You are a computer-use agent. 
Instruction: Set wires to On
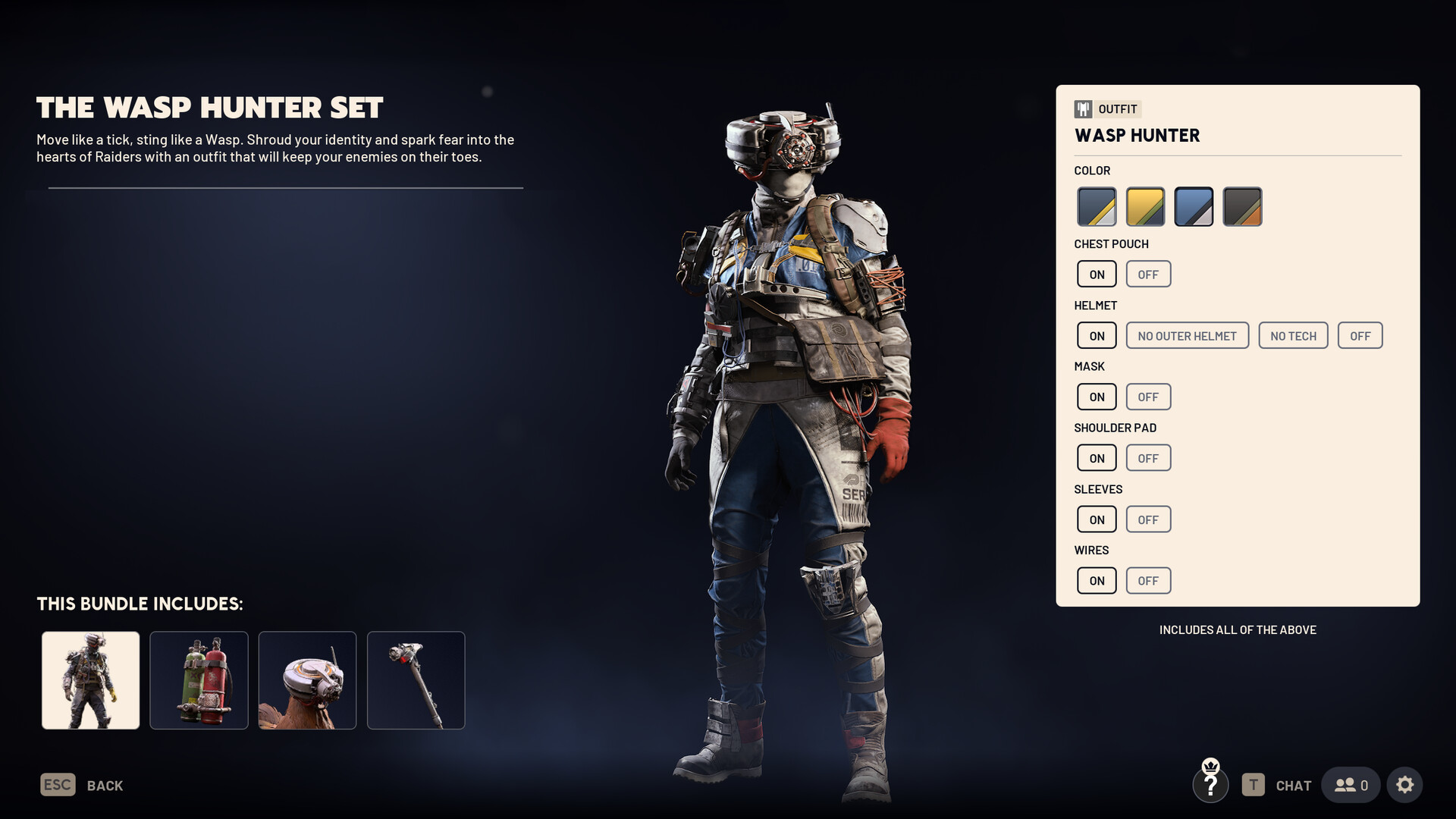click(x=1097, y=581)
